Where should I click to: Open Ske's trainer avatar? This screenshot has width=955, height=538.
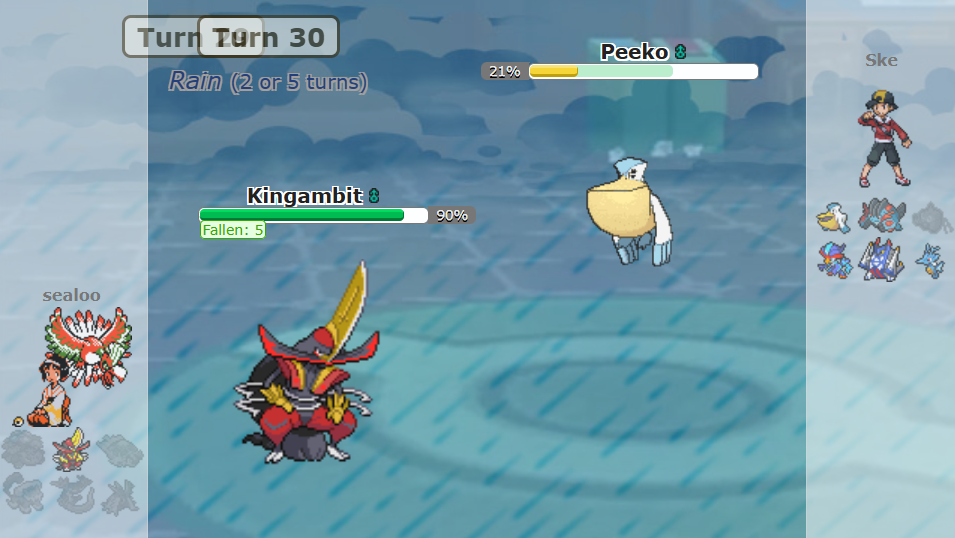coord(884,138)
